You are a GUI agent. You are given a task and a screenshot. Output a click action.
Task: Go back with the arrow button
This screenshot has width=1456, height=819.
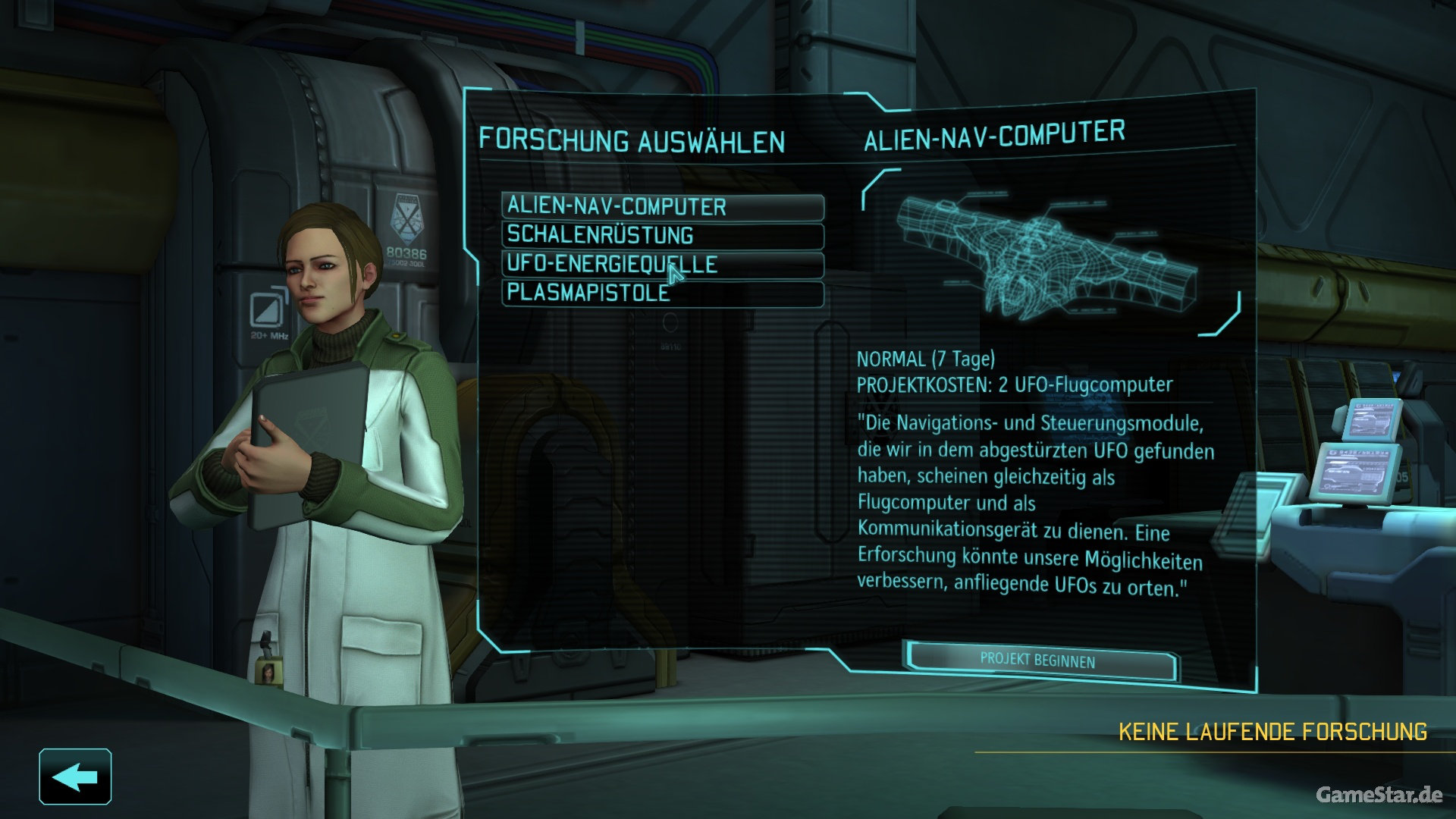(x=75, y=777)
